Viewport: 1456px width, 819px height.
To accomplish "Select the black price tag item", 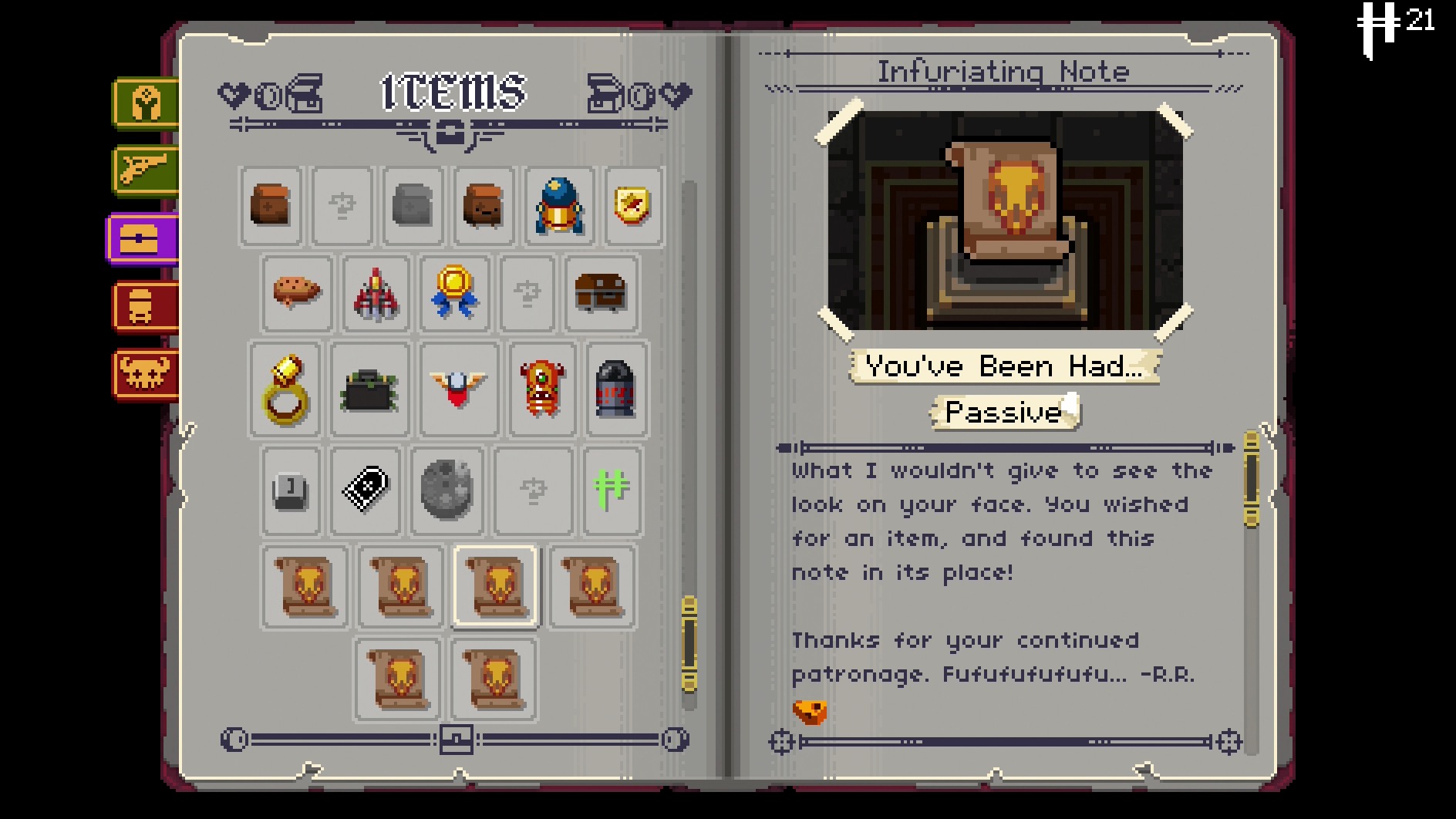I will [x=365, y=489].
